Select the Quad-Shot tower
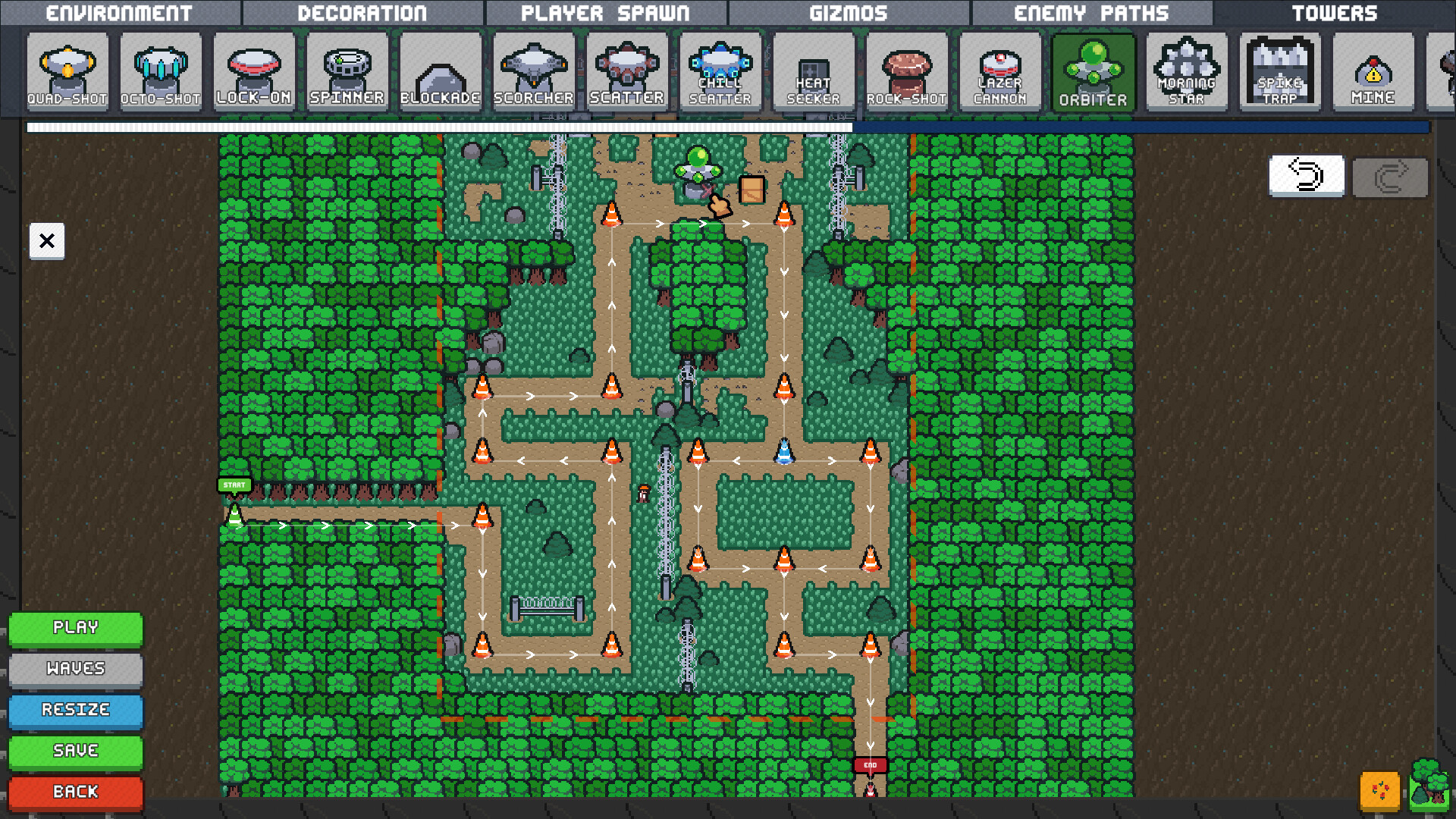The width and height of the screenshot is (1456, 819). tap(68, 70)
